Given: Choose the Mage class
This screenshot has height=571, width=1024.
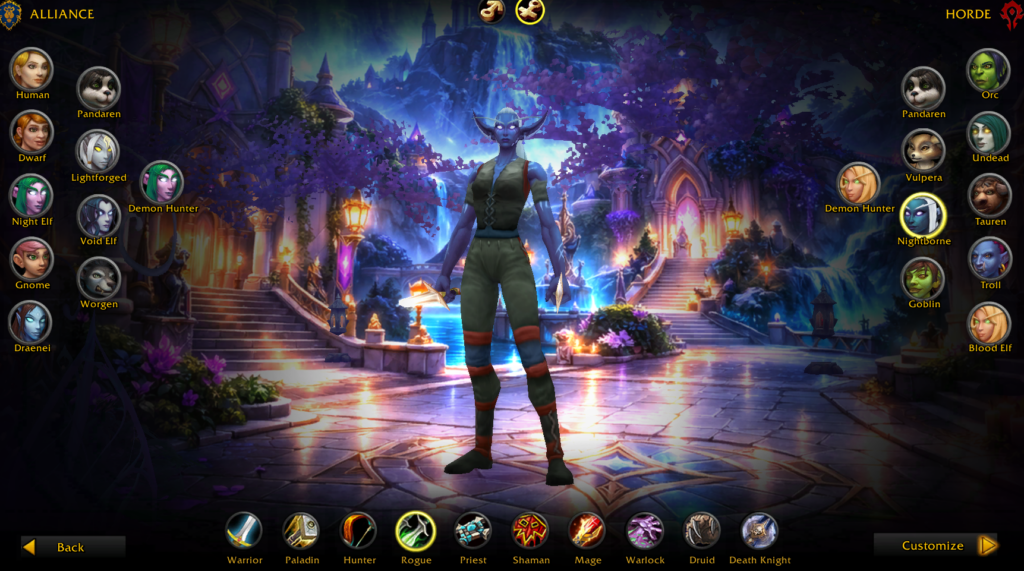Looking at the screenshot, I should point(588,530).
